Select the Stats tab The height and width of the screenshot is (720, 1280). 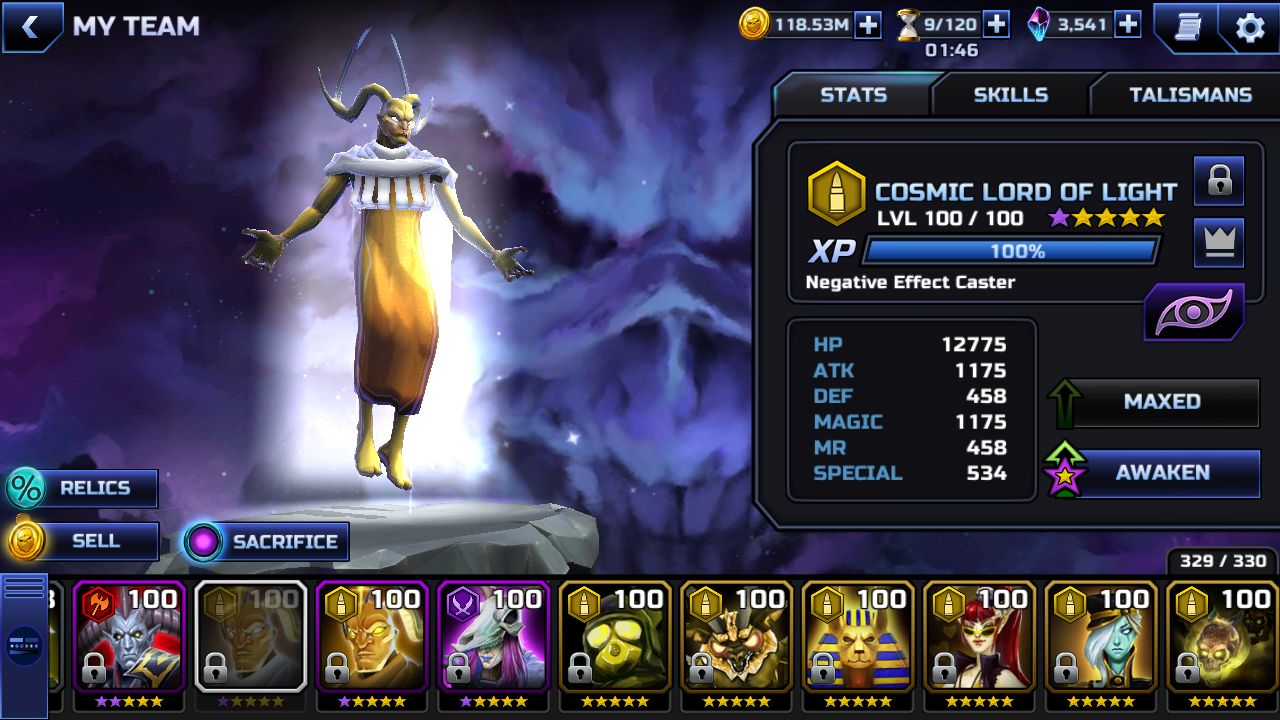coord(853,95)
